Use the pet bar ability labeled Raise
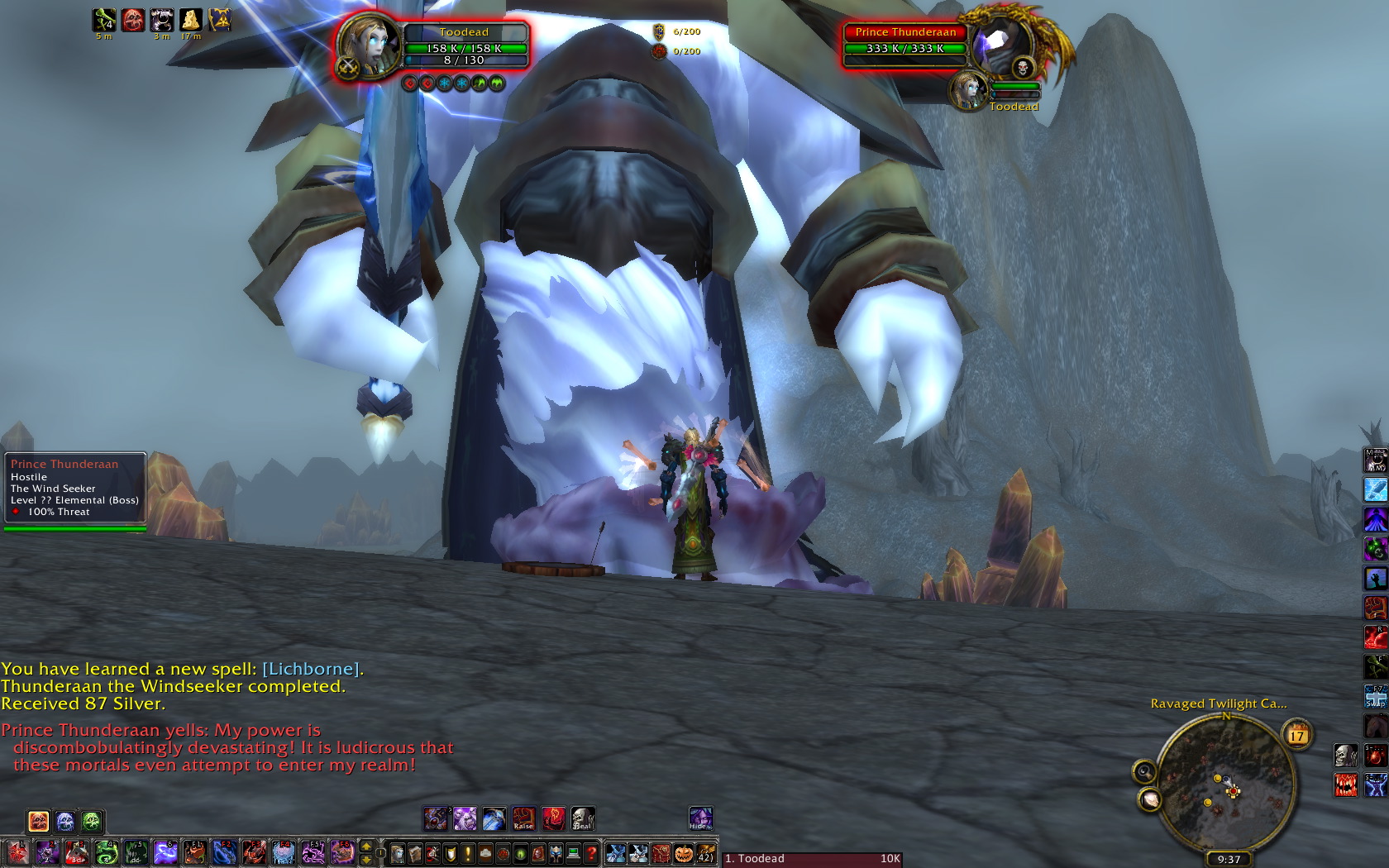The width and height of the screenshot is (1389, 868). coord(523,818)
